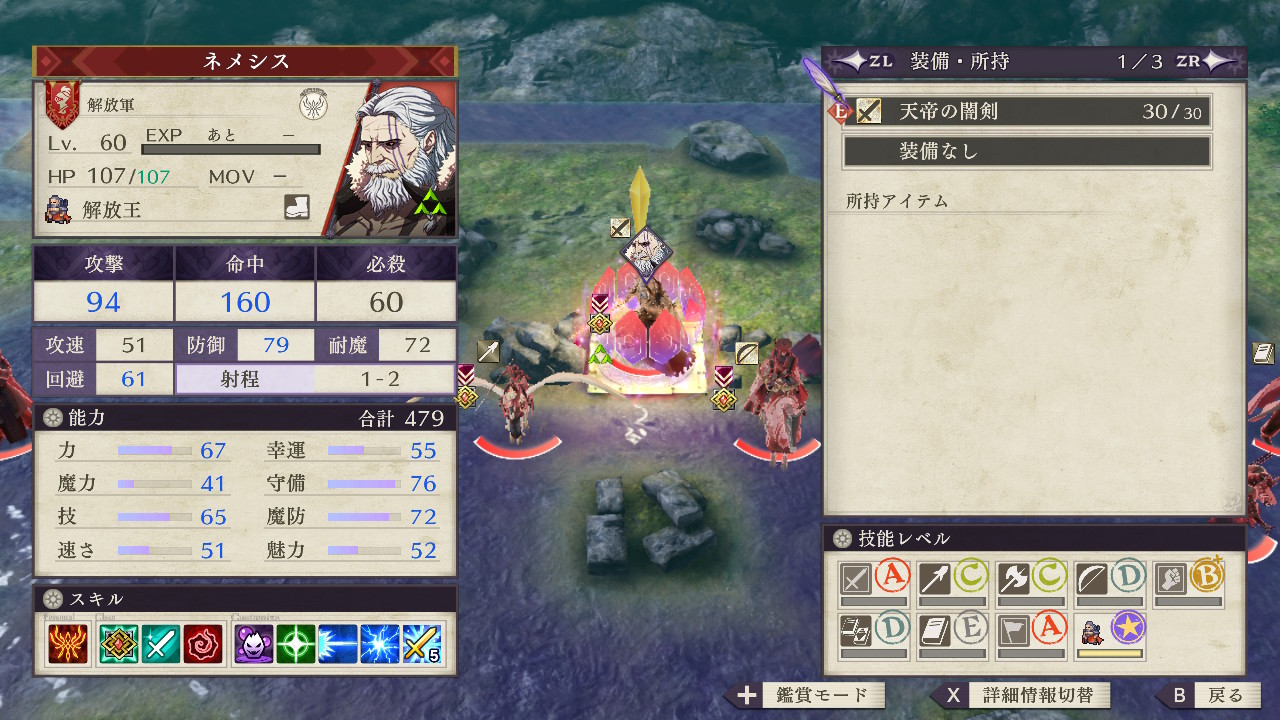The height and width of the screenshot is (720, 1280).
Task: Choose the gold diamond class skill icon
Action: click(119, 645)
